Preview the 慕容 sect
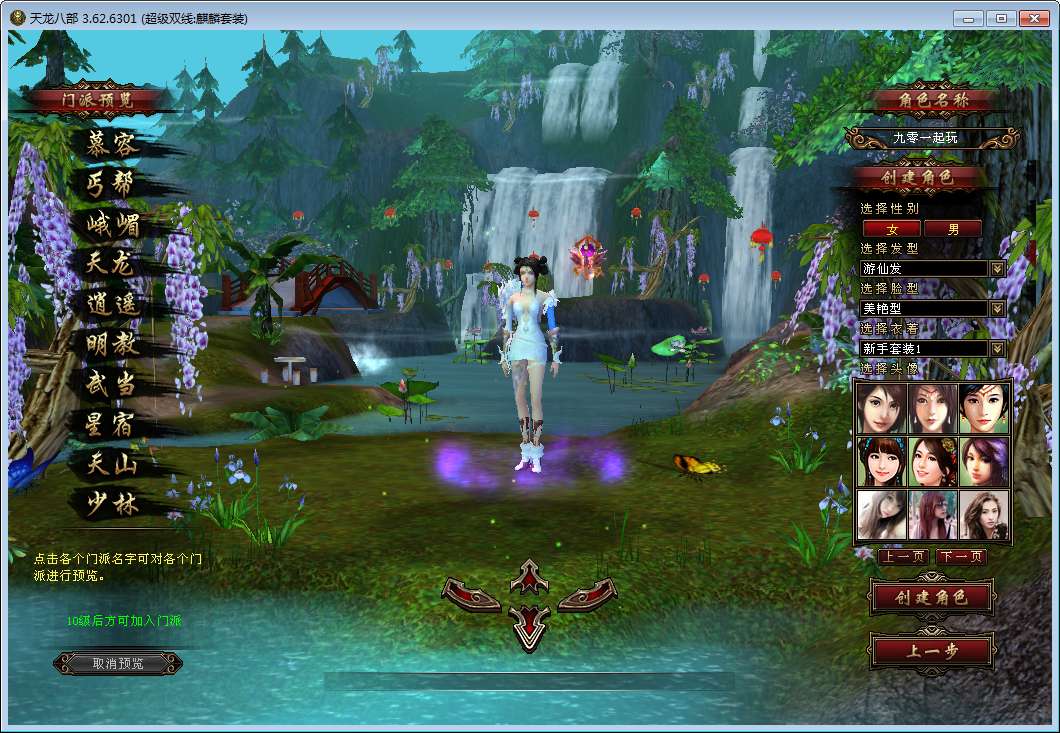 (111, 144)
